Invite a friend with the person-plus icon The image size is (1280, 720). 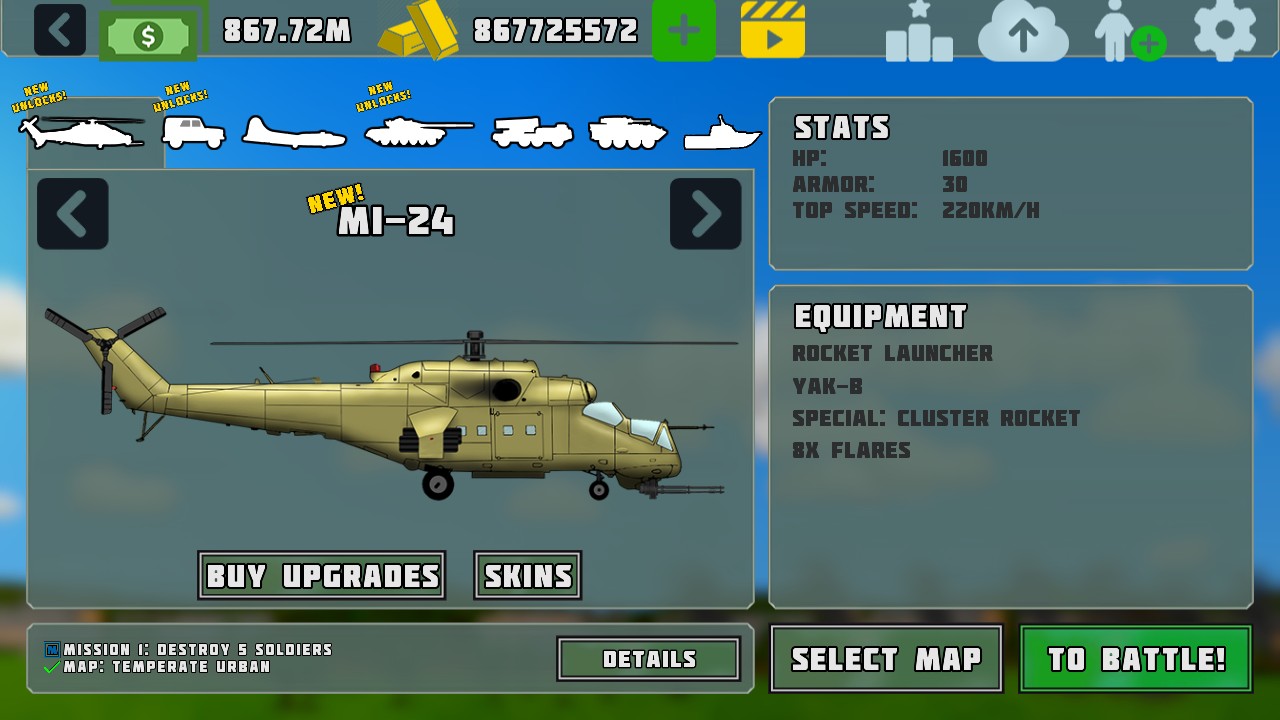(1130, 32)
